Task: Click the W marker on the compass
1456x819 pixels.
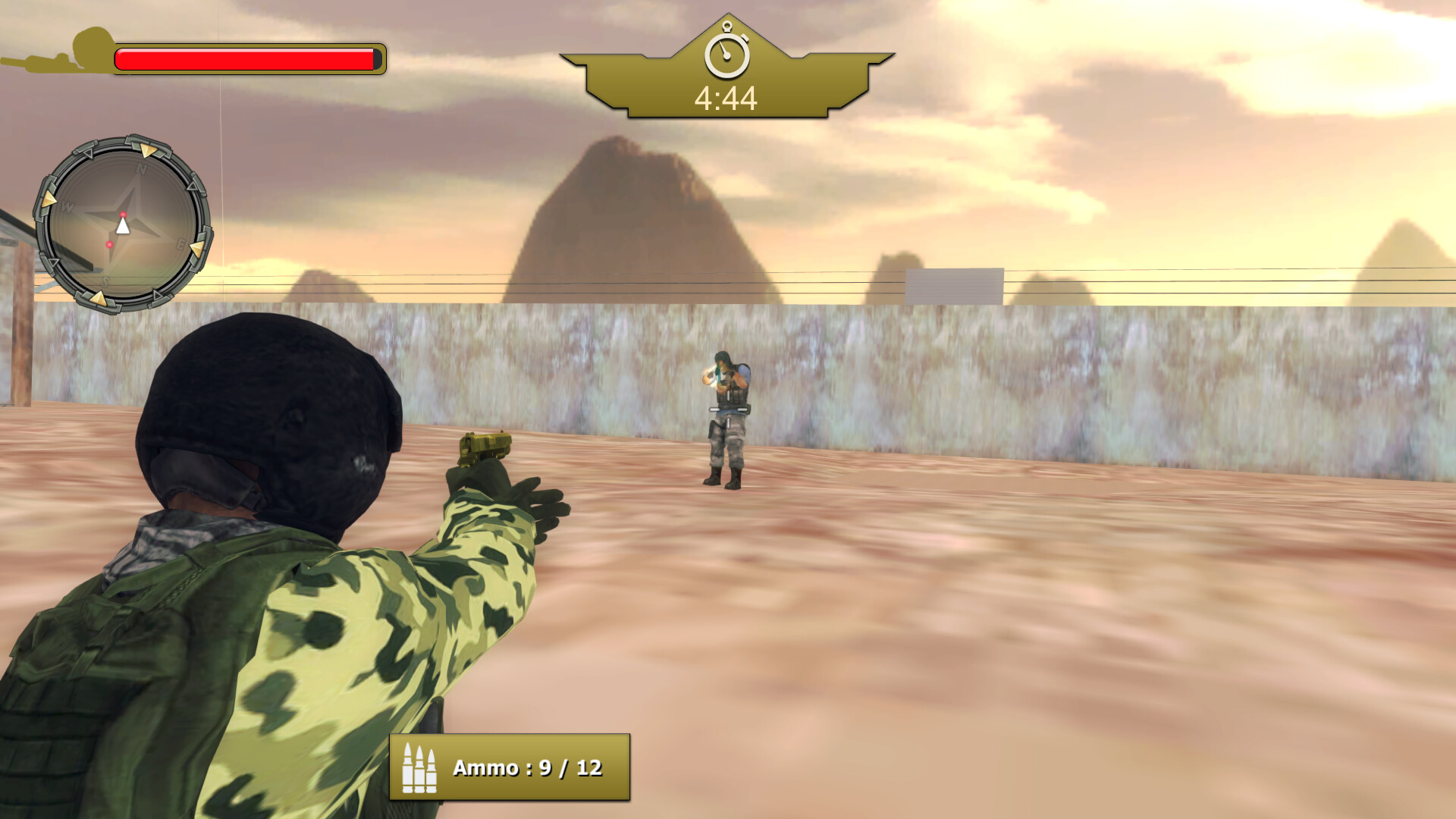Action: point(66,205)
